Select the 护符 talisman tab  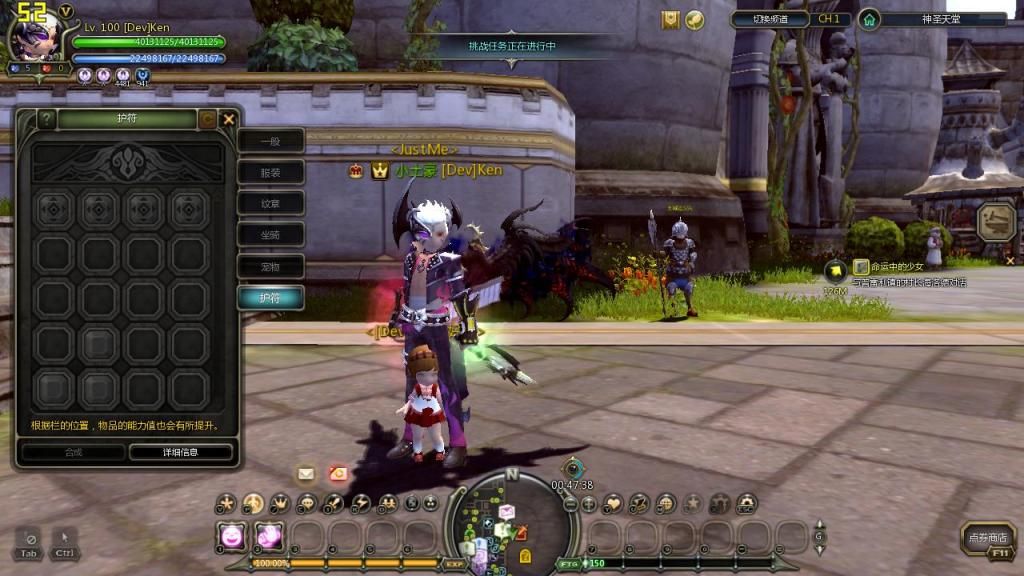point(270,298)
